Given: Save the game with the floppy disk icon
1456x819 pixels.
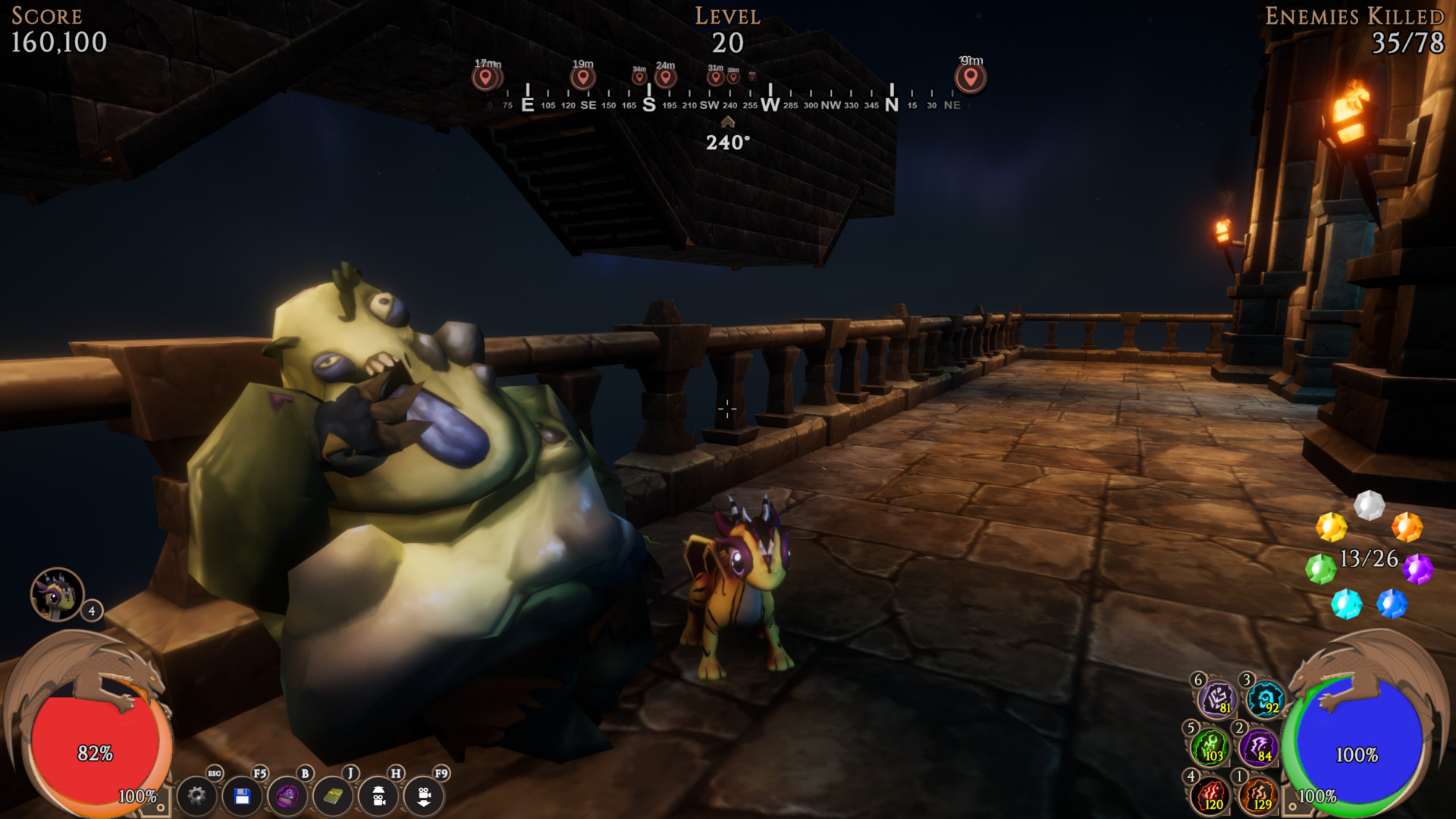Looking at the screenshot, I should 243,799.
